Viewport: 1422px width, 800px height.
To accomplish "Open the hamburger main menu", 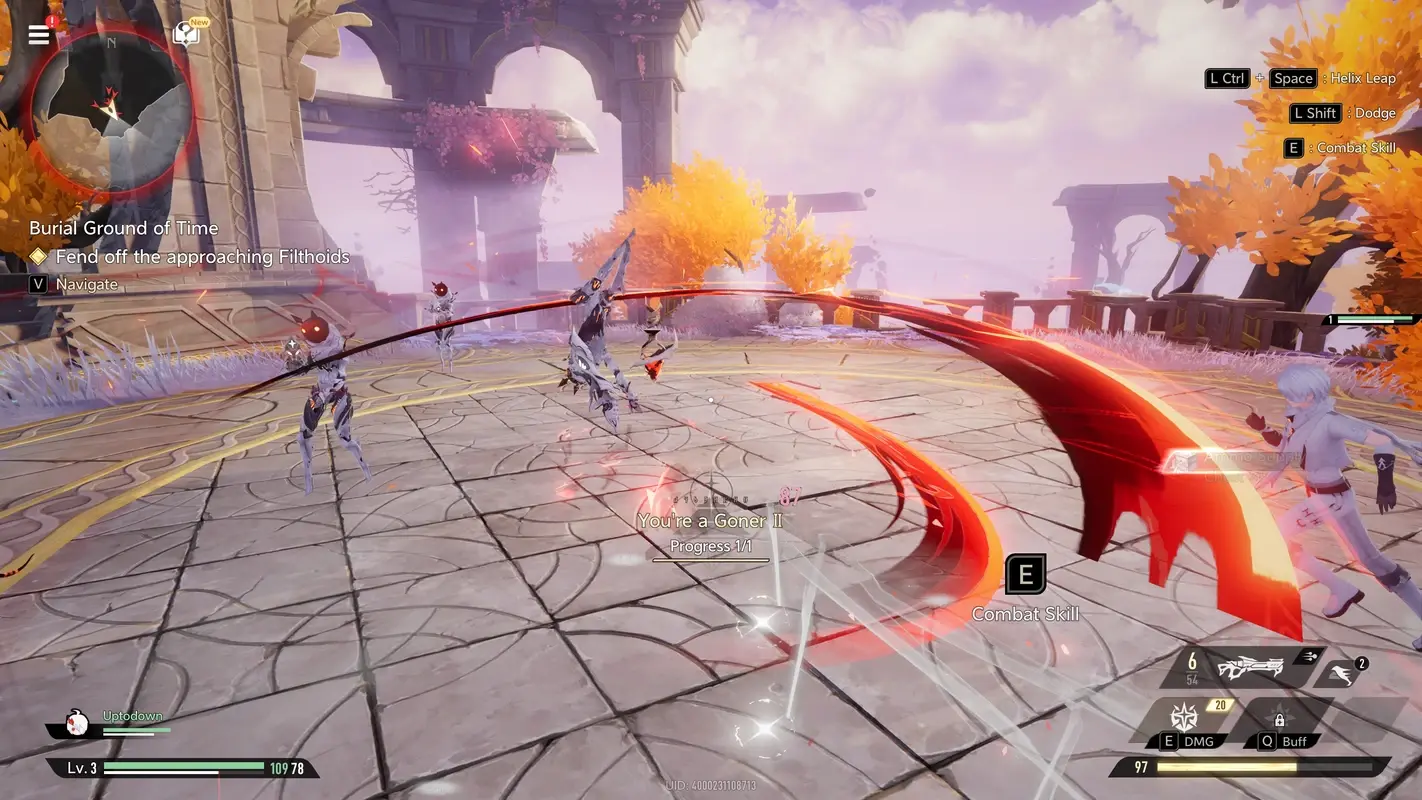I will click(x=38, y=32).
